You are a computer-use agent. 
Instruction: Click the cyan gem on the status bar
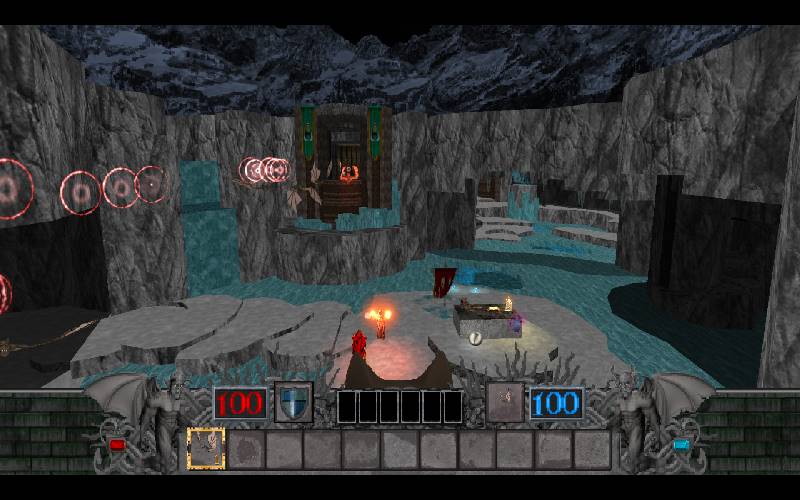tap(682, 444)
